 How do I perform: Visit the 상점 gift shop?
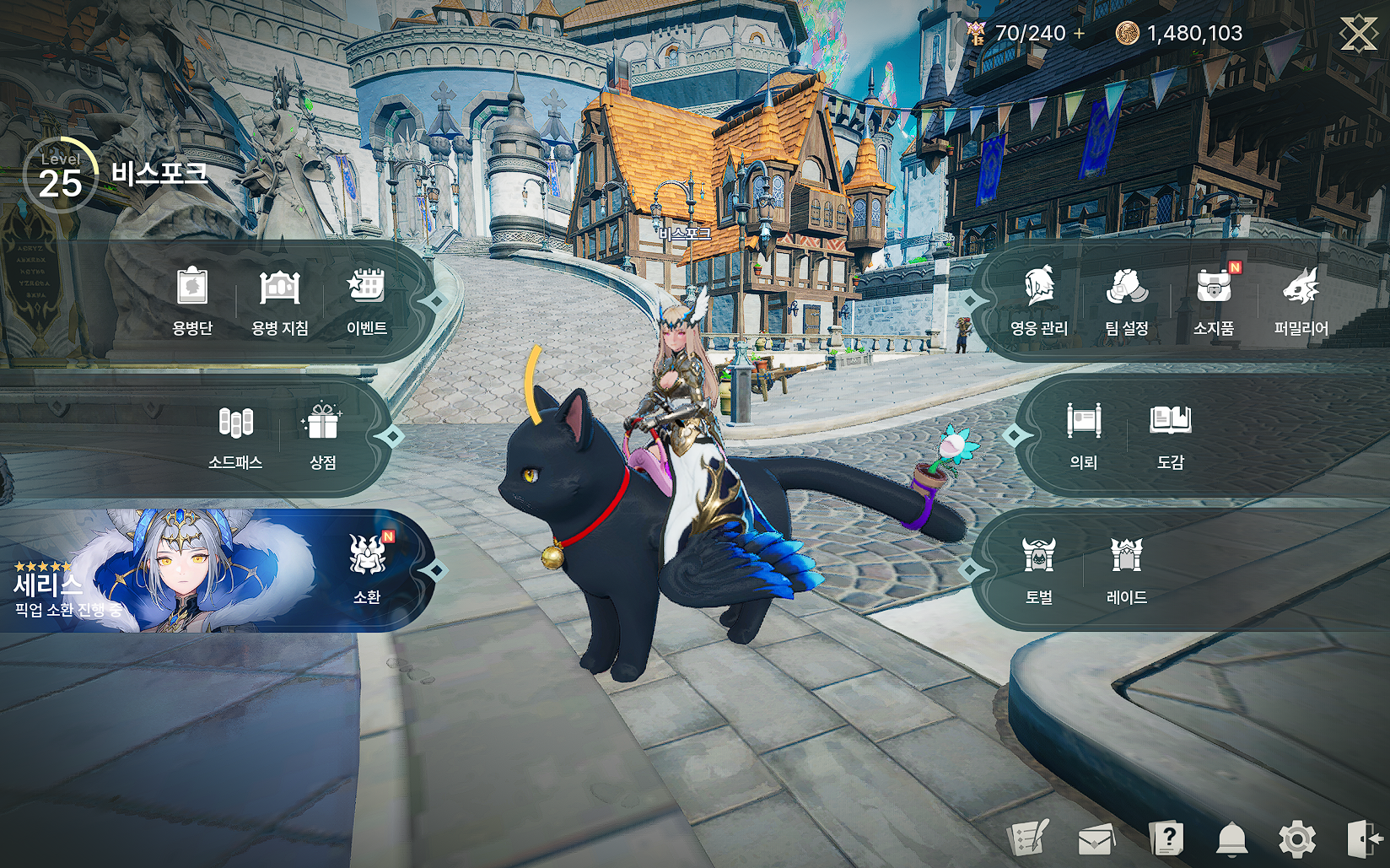pos(323,434)
